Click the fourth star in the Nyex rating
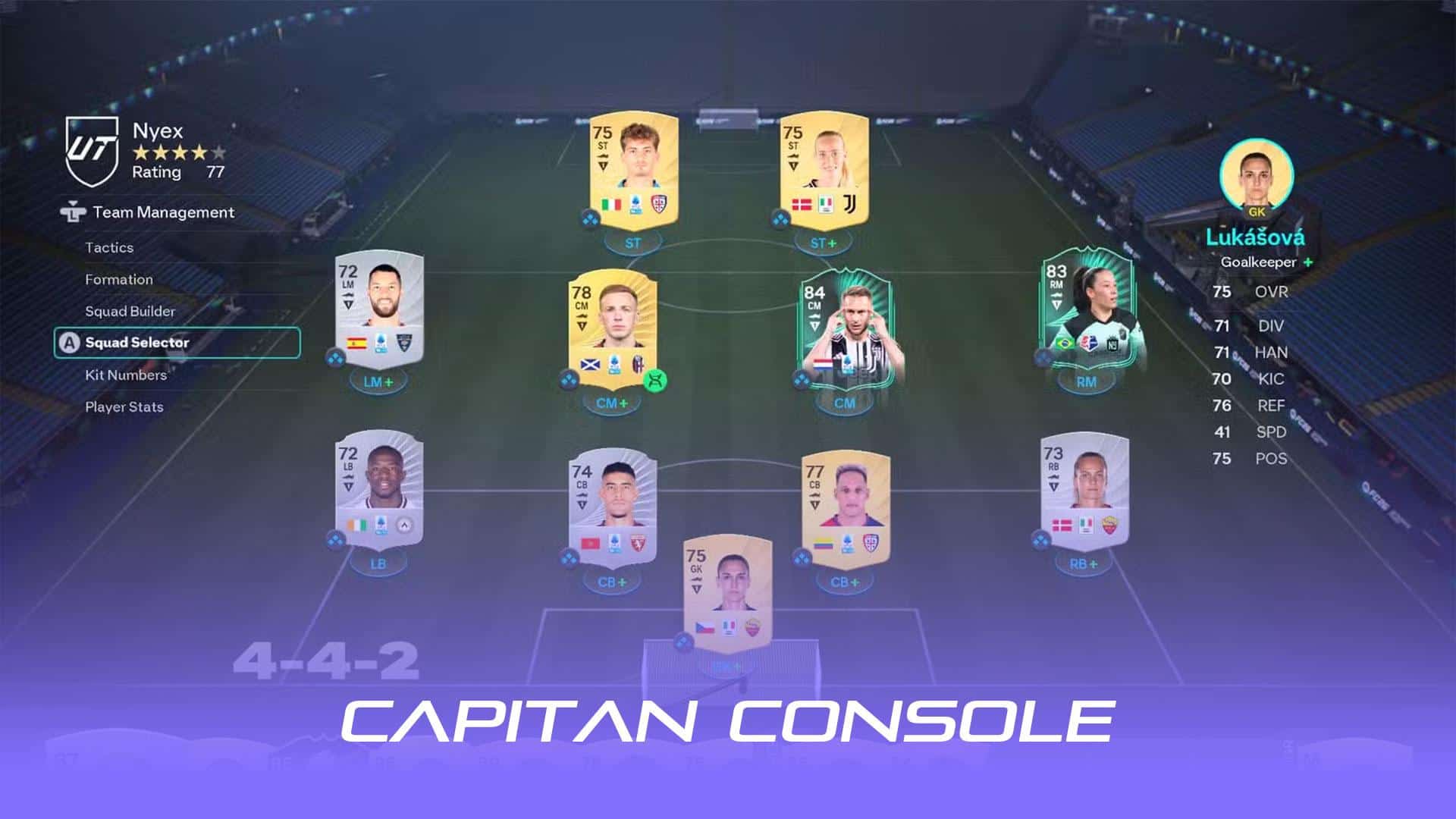 [x=199, y=150]
